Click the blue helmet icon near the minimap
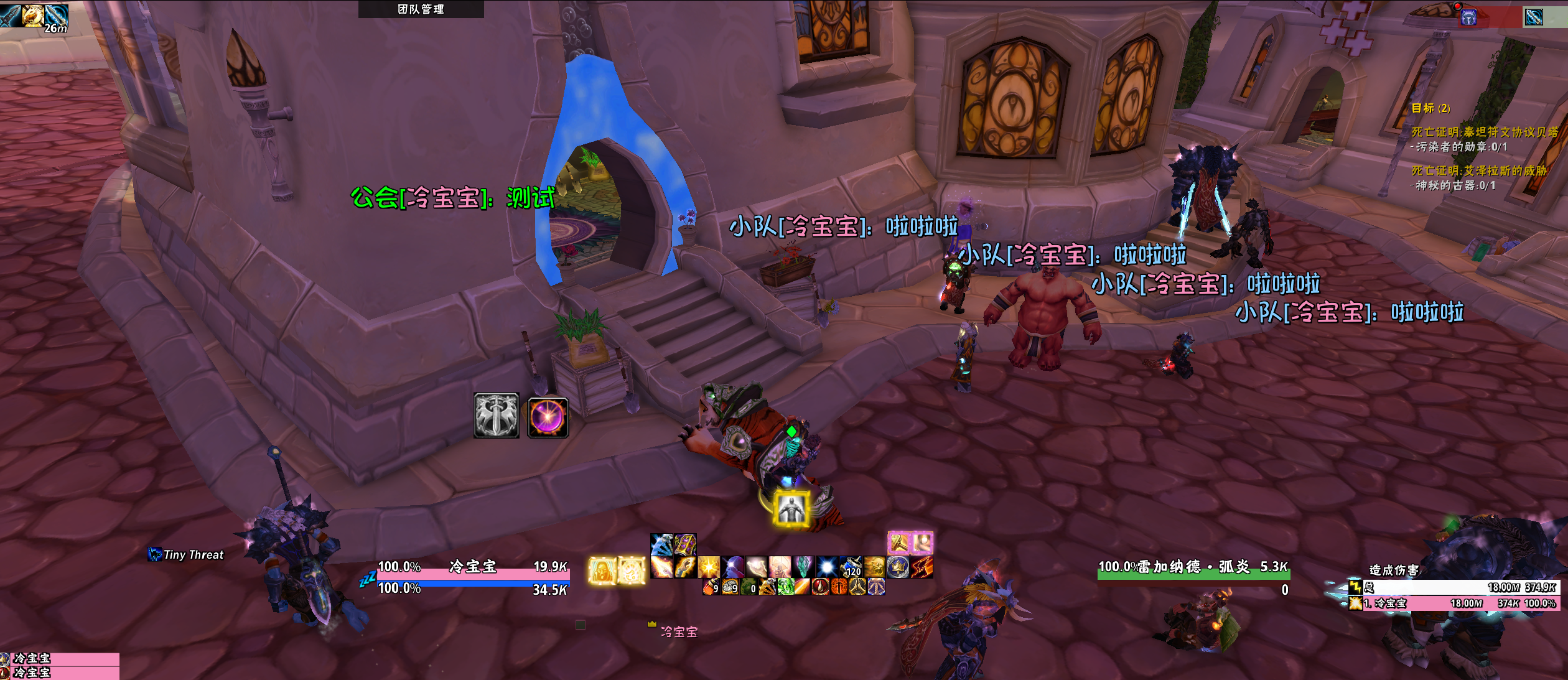 tap(1468, 17)
